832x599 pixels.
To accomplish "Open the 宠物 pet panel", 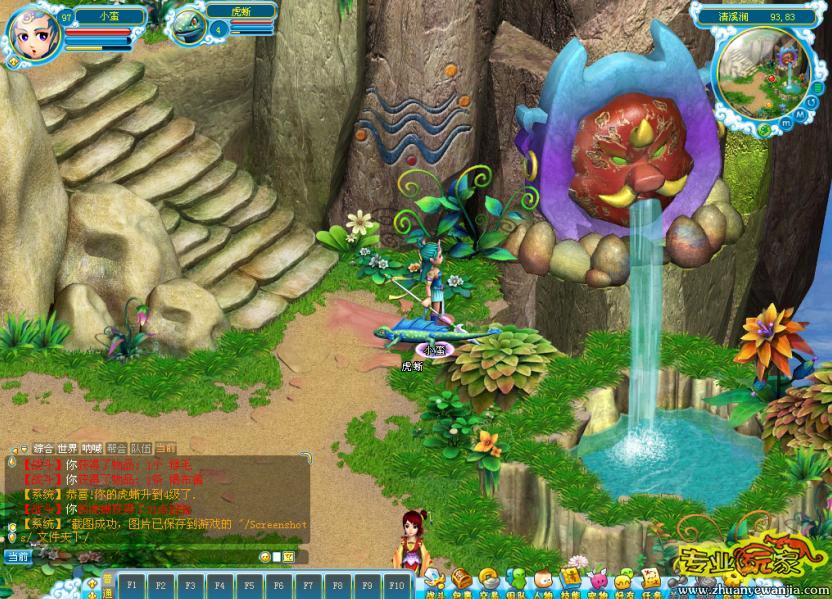I will [x=597, y=579].
